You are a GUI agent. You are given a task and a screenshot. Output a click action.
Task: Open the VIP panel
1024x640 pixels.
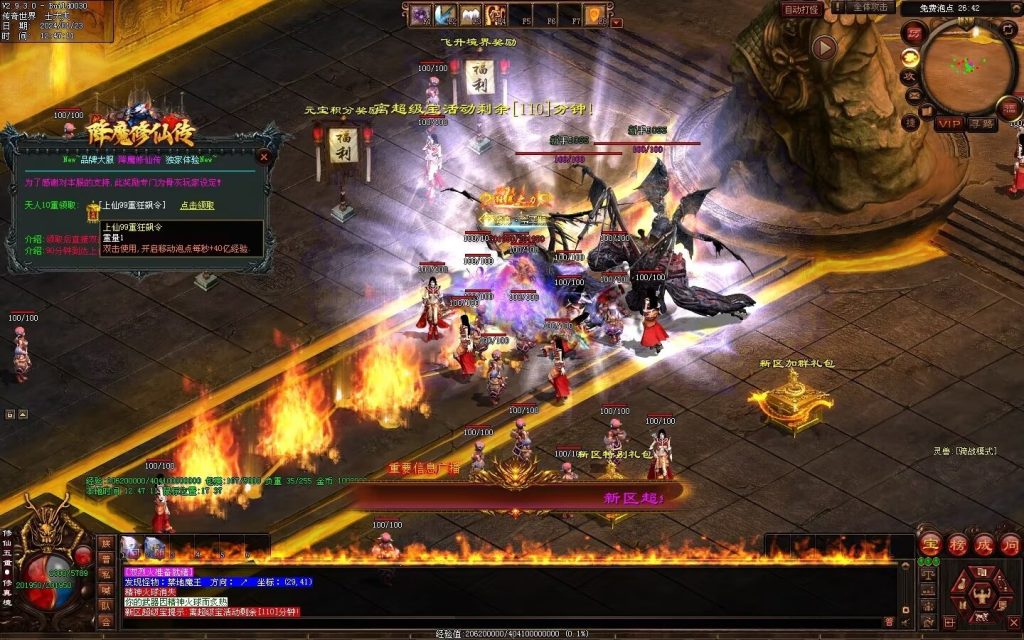948,124
